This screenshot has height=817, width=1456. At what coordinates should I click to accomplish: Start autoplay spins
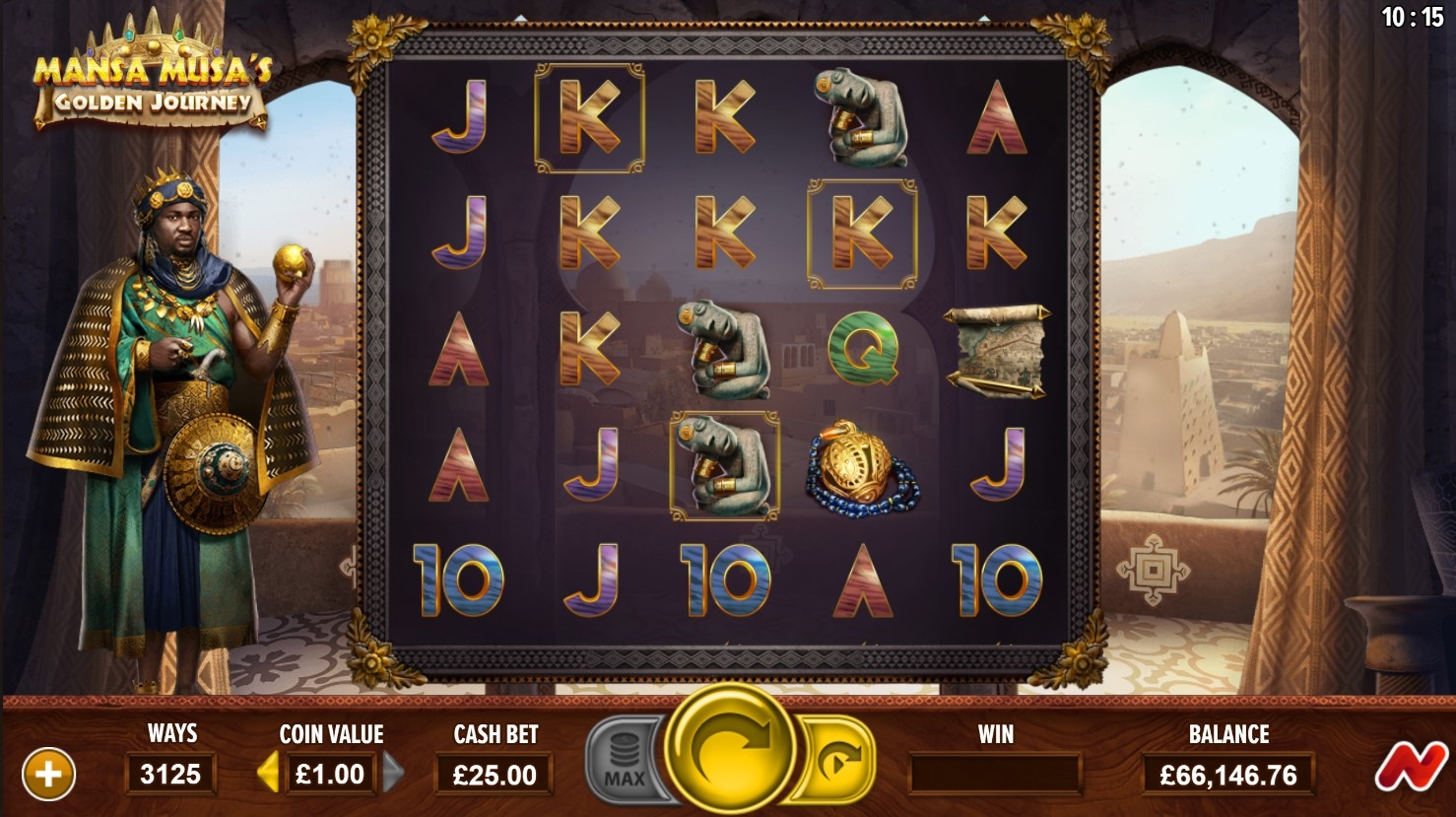pyautogui.click(x=838, y=760)
